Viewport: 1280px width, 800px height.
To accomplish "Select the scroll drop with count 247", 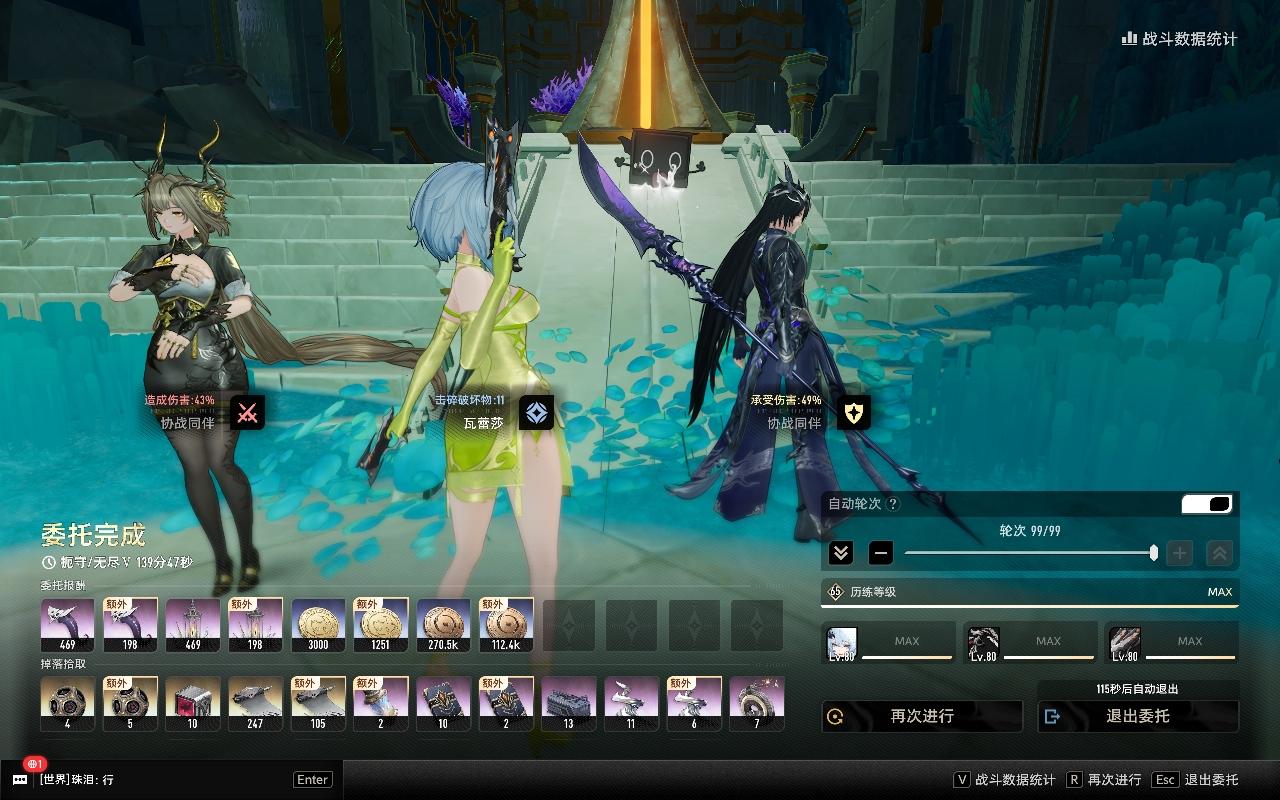I will [255, 703].
